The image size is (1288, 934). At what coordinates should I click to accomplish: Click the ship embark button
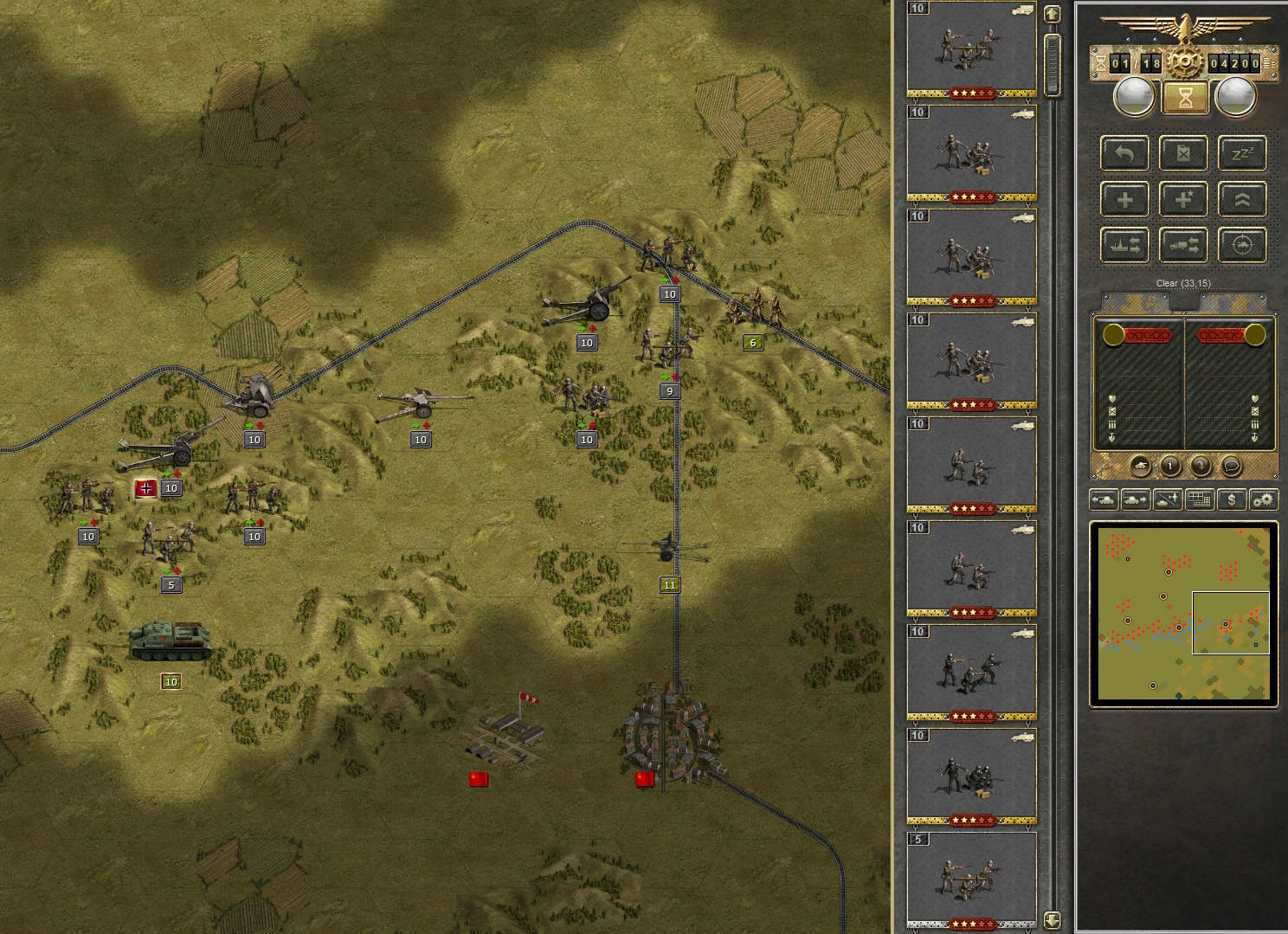click(x=1124, y=245)
